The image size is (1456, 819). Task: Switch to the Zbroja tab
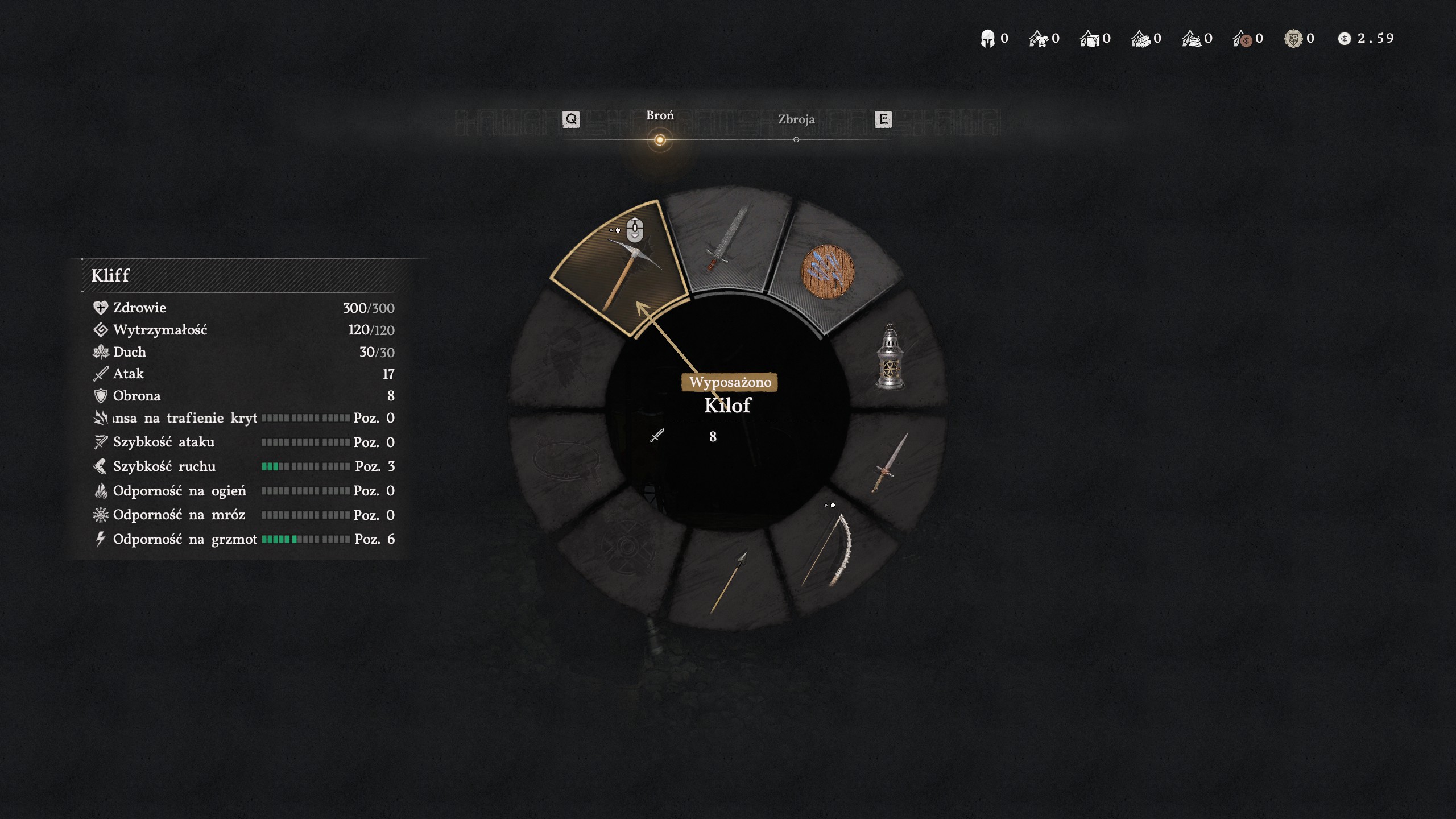pos(796,119)
